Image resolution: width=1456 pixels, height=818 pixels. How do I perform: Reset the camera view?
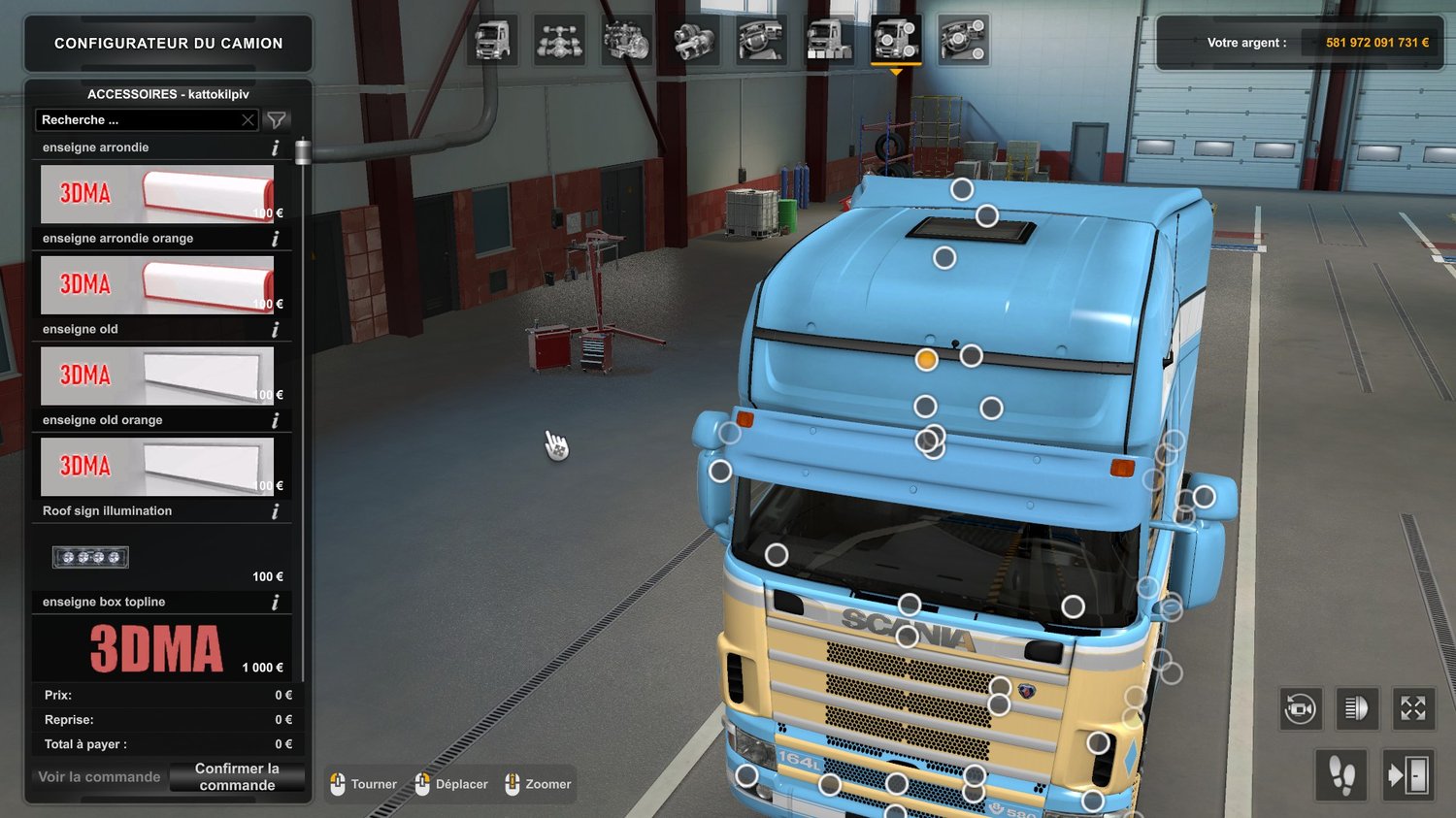(x=1300, y=709)
